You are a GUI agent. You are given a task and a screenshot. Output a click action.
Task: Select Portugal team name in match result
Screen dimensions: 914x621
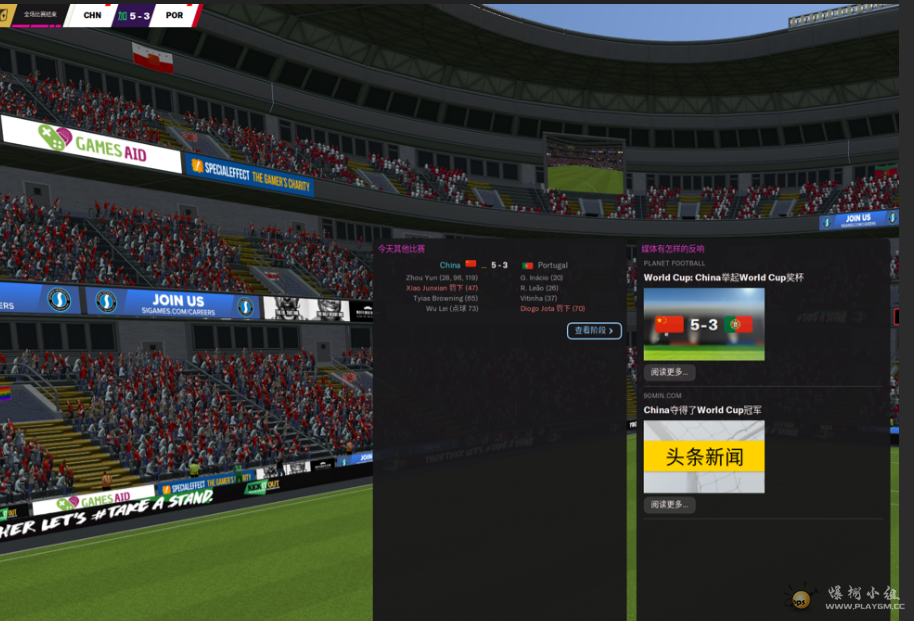pyautogui.click(x=552, y=265)
